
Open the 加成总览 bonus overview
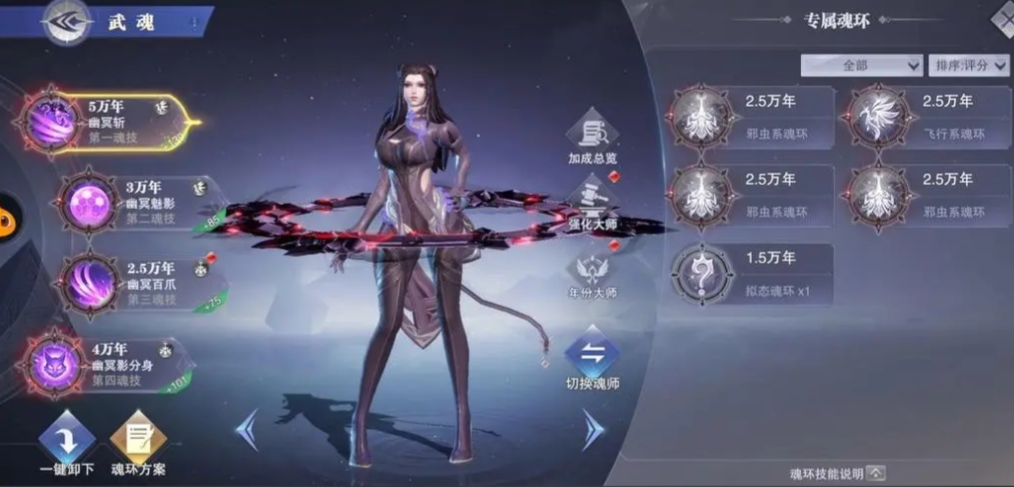592,135
